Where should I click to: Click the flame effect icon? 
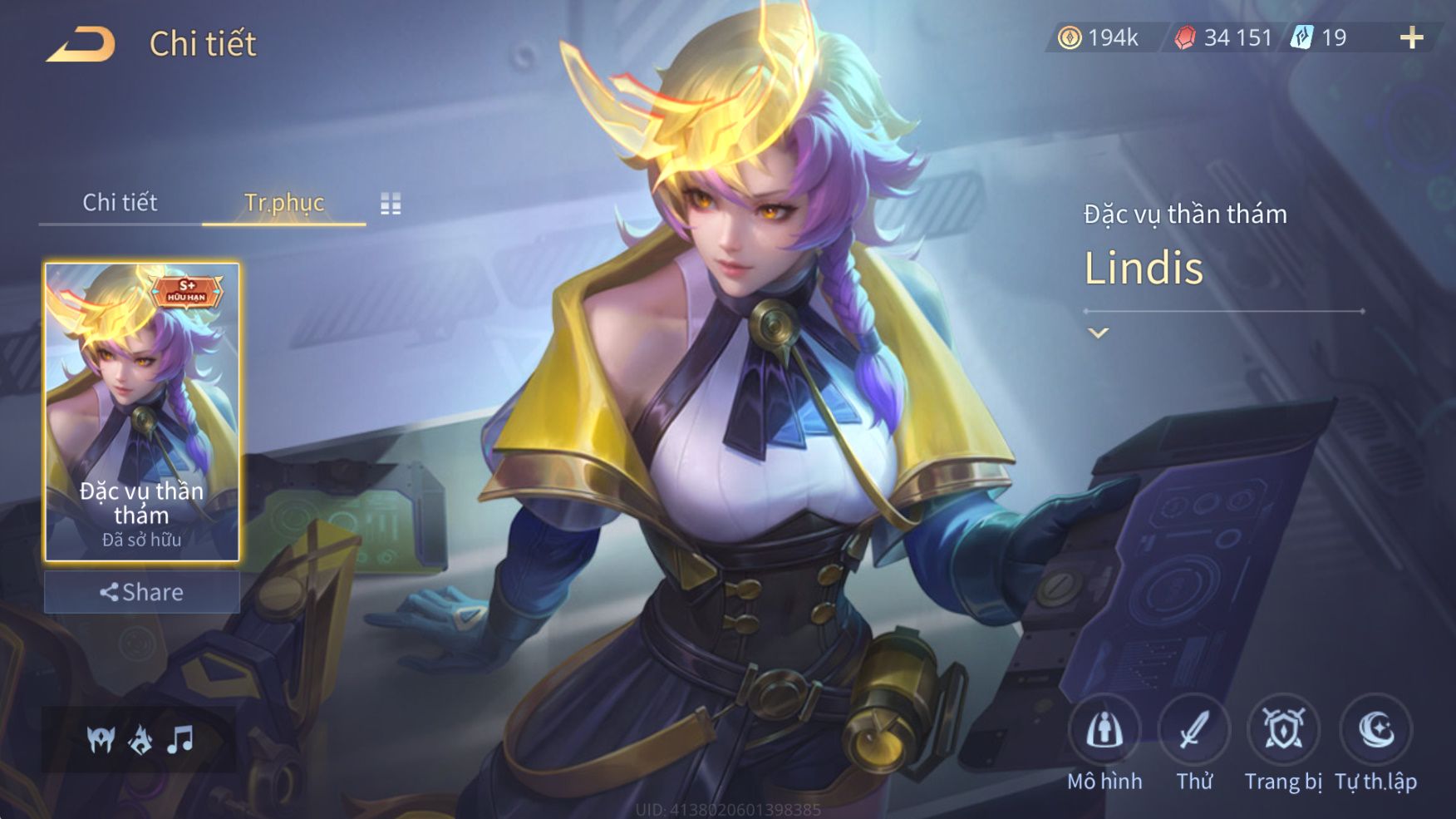pos(140,739)
